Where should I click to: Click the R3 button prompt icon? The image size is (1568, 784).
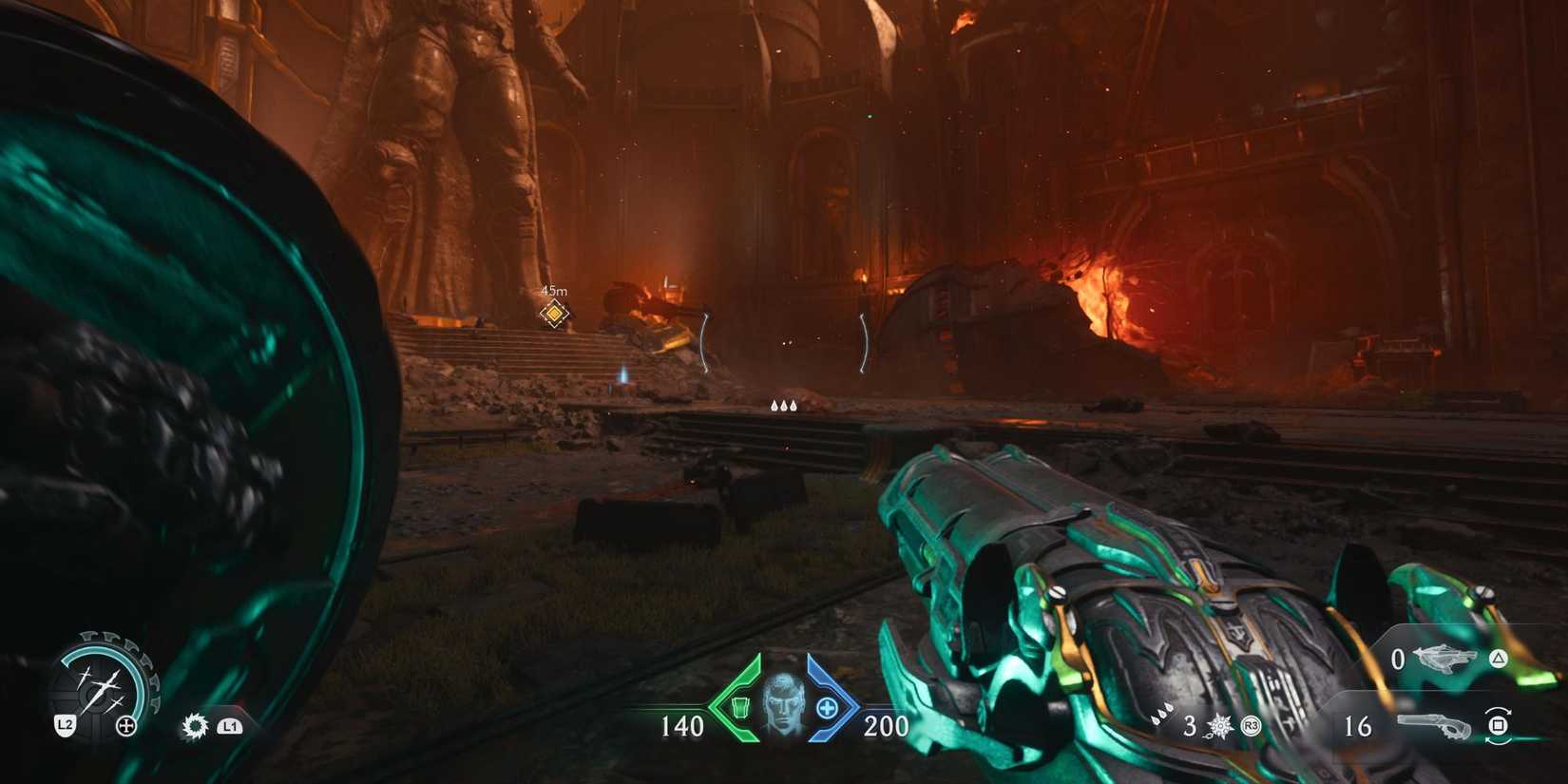pyautogui.click(x=1250, y=726)
